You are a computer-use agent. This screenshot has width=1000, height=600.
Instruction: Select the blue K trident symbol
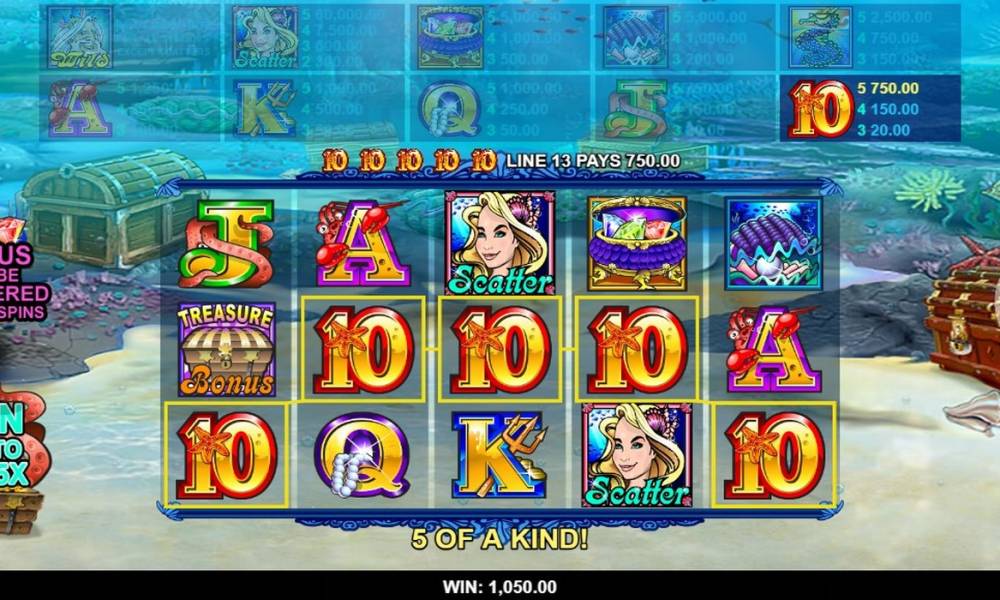(499, 454)
